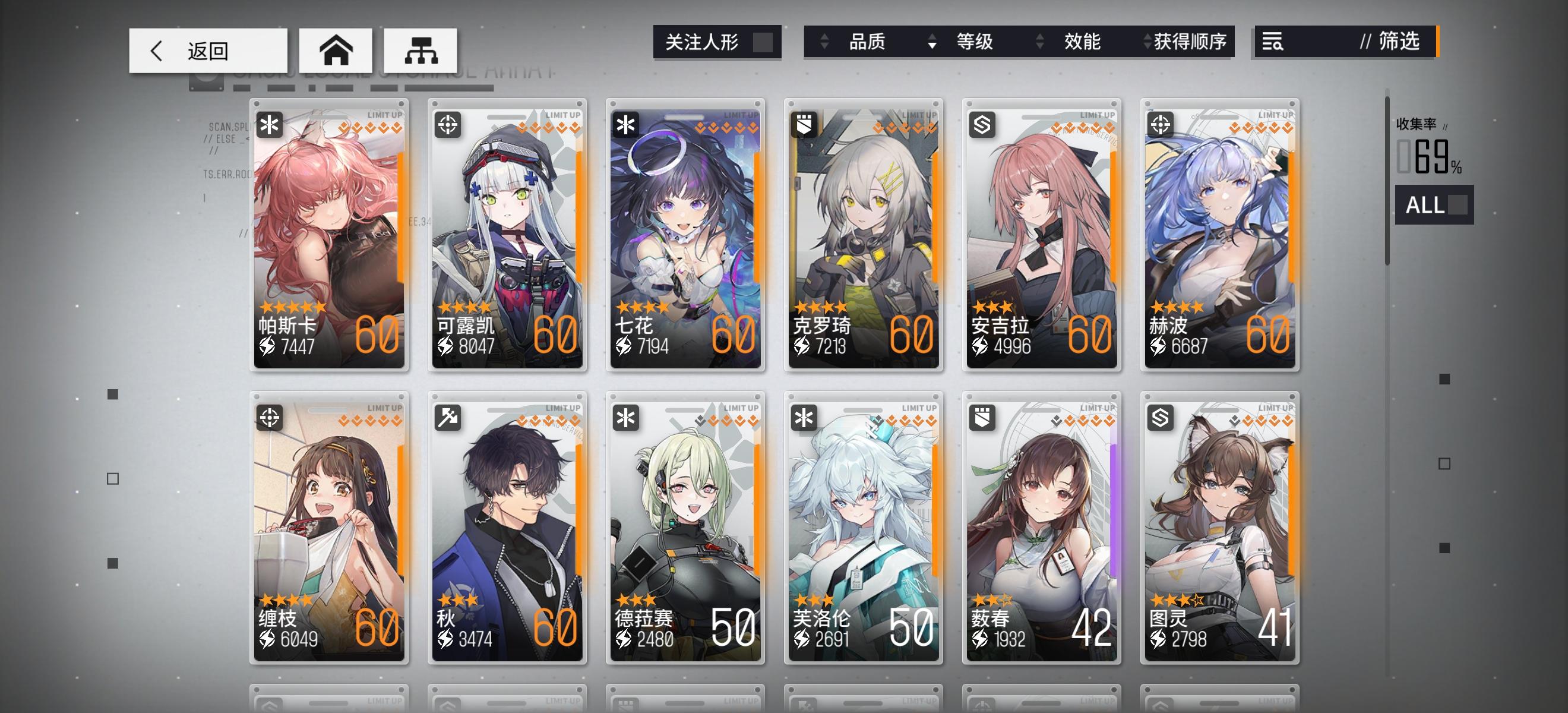Open the 筛选 filter panel
The image size is (1568, 713).
click(x=1399, y=42)
